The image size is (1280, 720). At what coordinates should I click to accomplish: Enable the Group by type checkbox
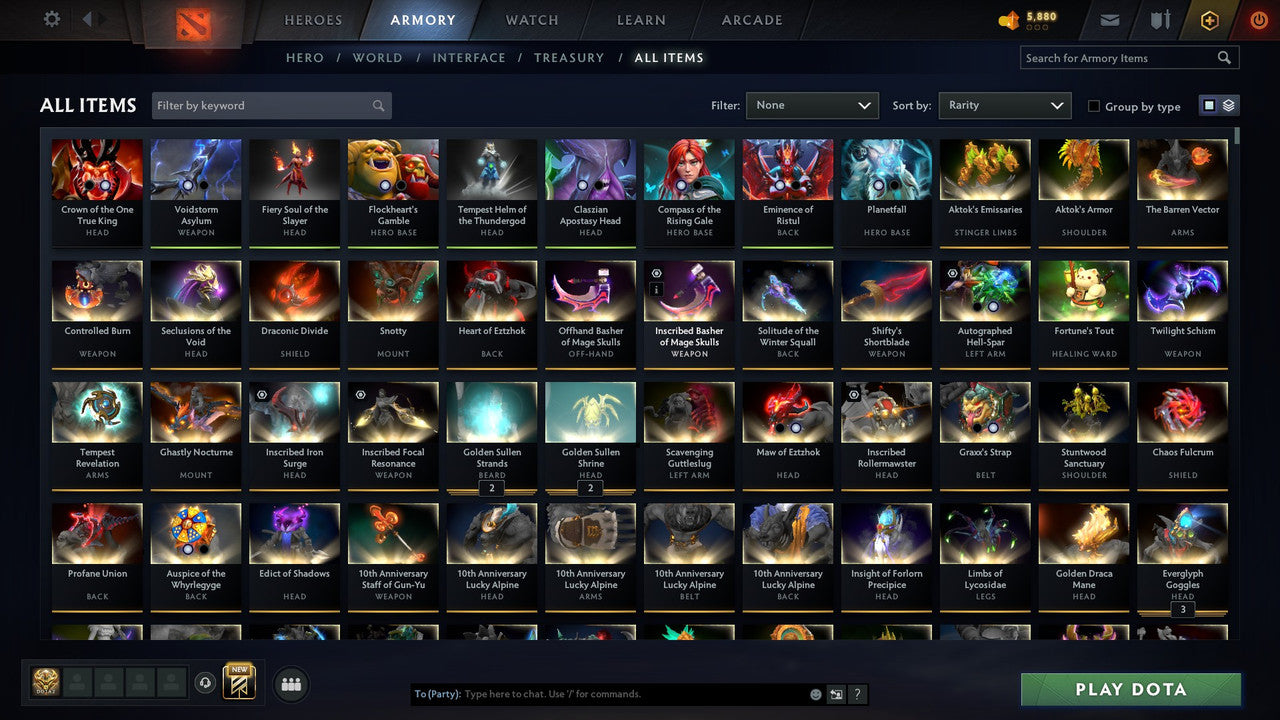pos(1093,106)
